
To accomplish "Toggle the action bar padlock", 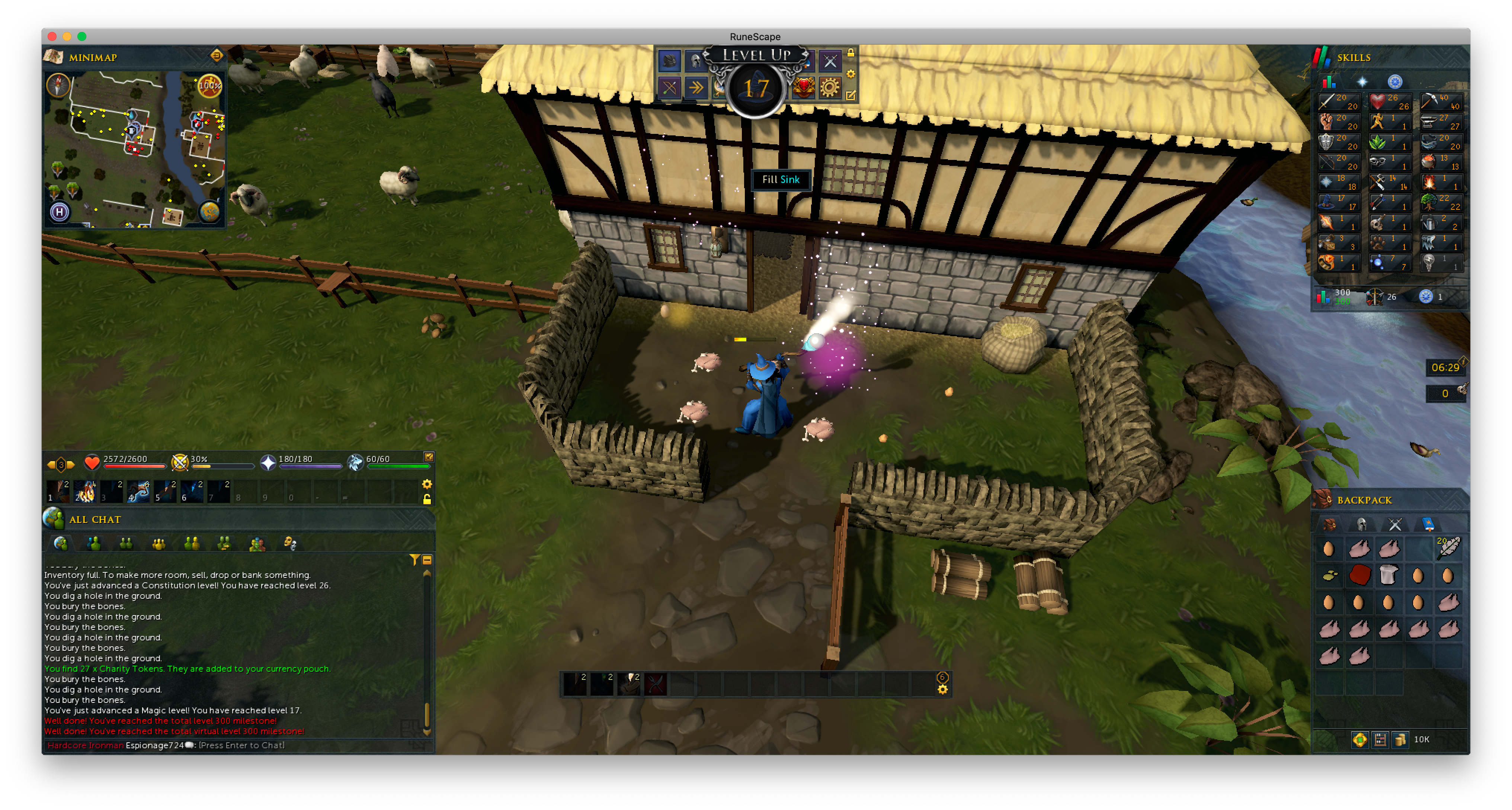I will 427,499.
